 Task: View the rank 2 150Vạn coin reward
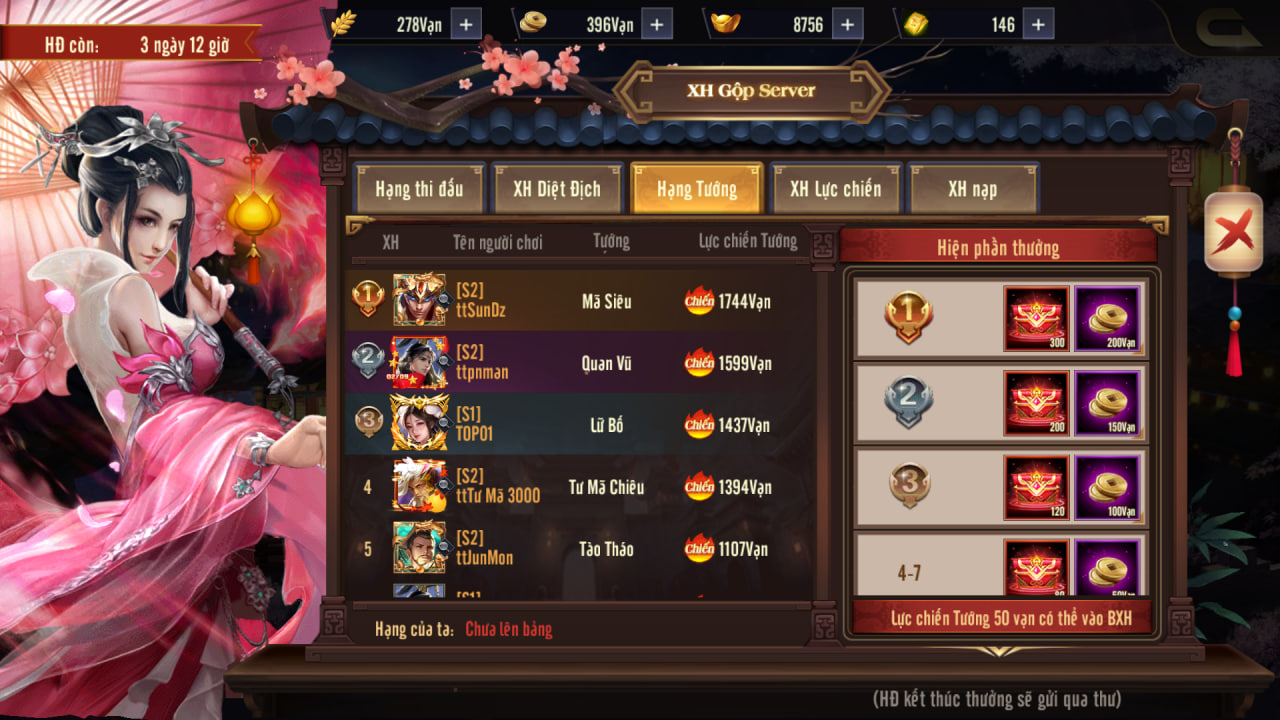point(1107,403)
